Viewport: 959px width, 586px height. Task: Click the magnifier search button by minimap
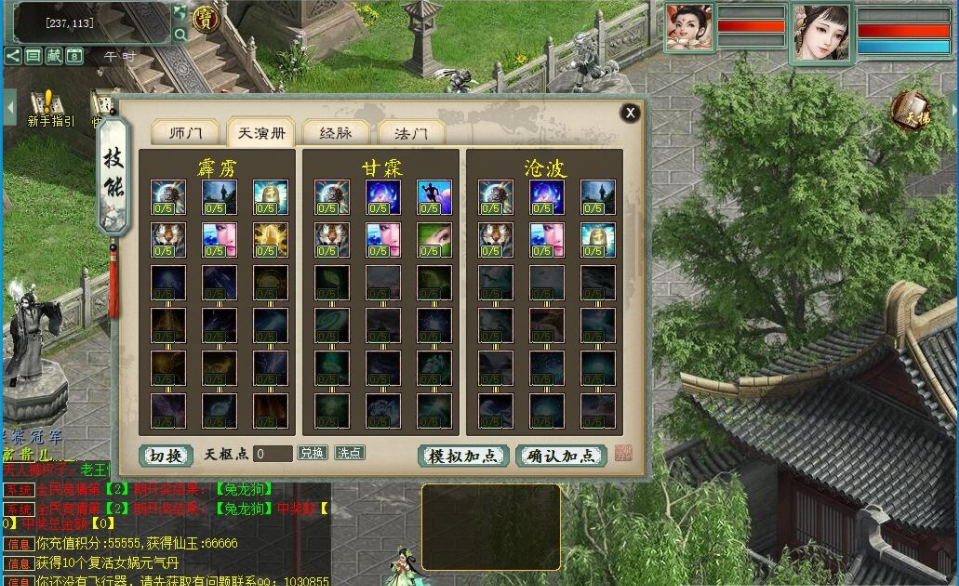pos(180,34)
